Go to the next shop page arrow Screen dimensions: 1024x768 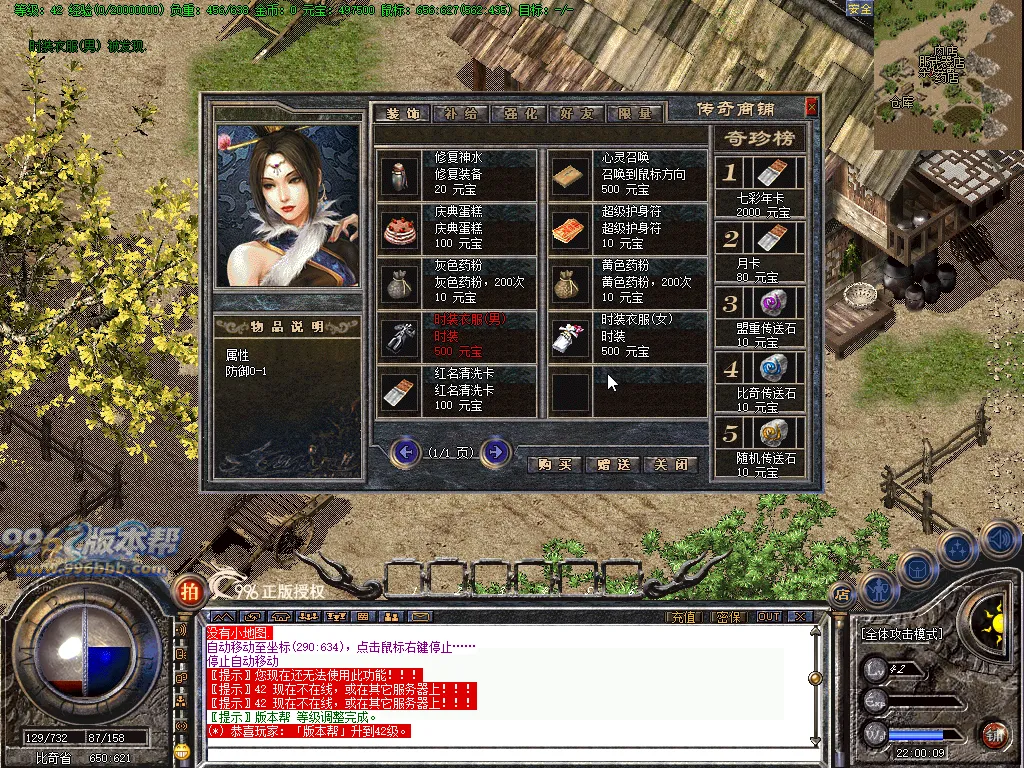tap(495, 453)
